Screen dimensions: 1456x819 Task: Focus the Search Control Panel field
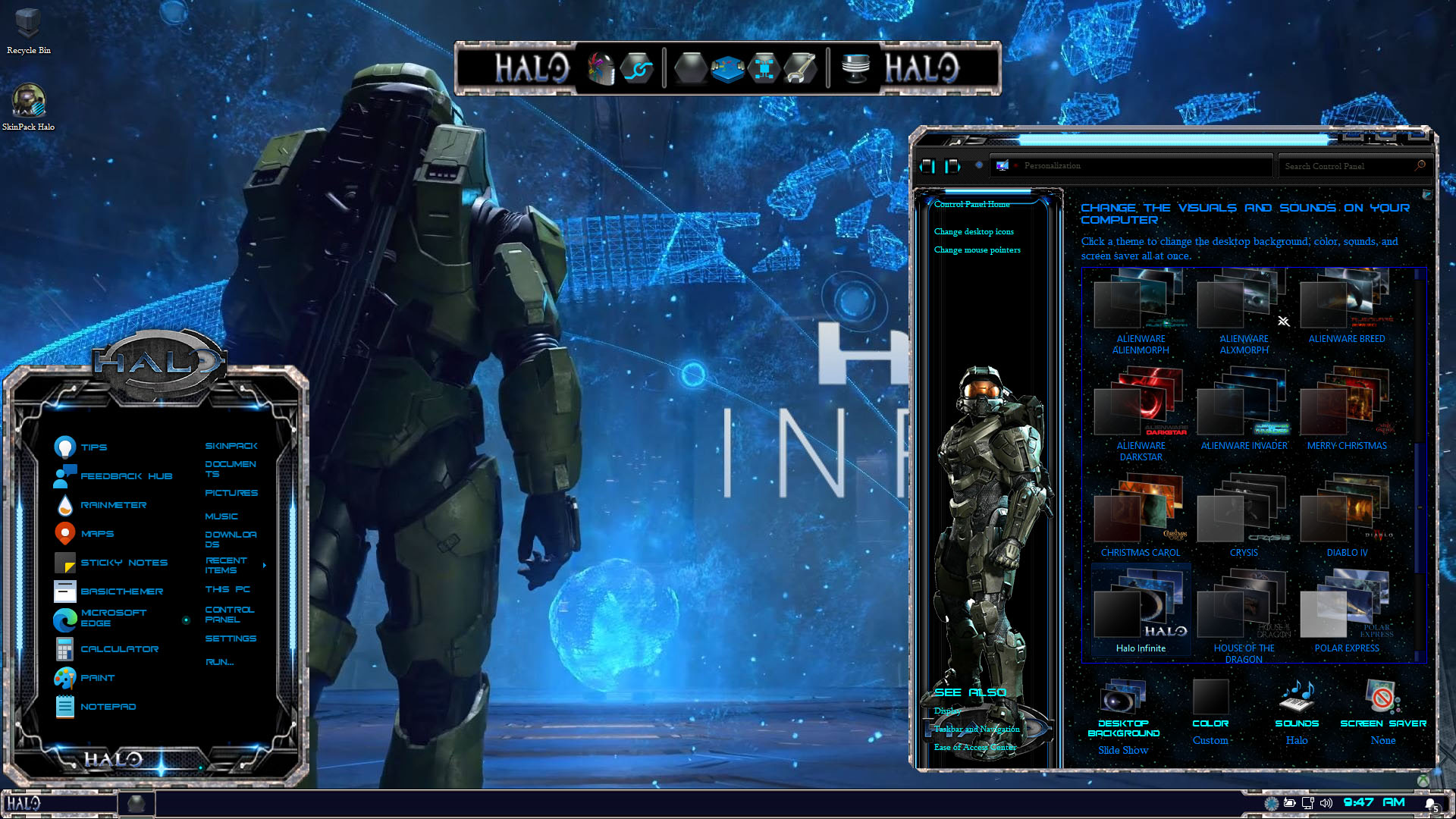[1346, 166]
